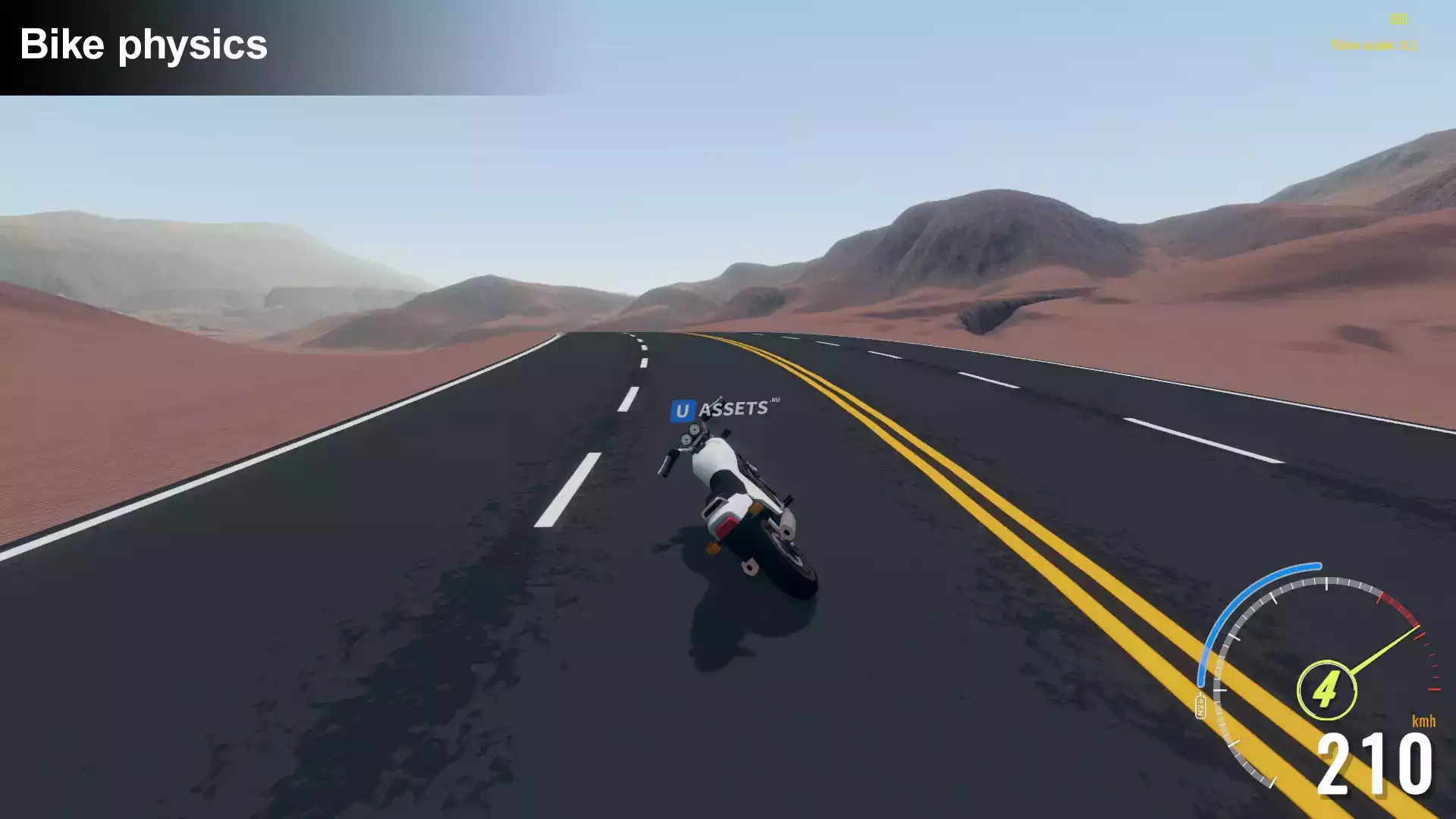The image size is (1456, 819).
Task: Click the UAssets watermark logo
Action: [724, 409]
